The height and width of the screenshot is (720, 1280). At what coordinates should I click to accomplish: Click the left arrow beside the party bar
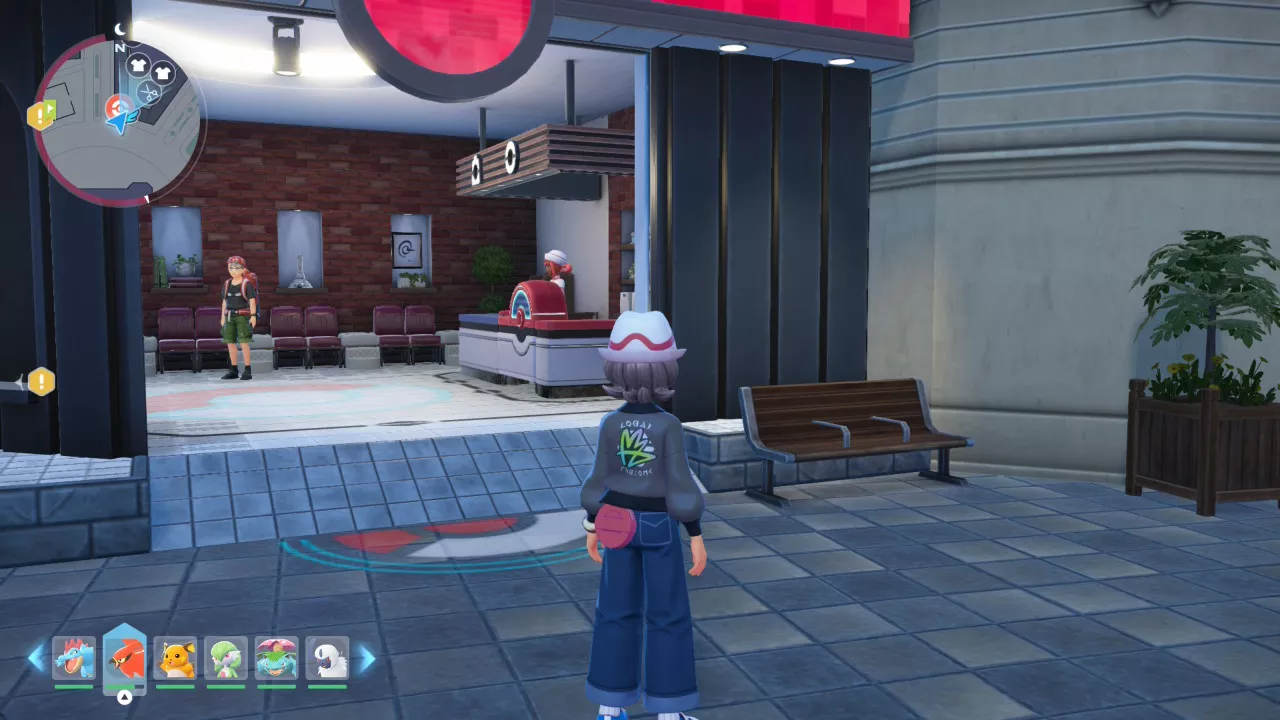pos(37,658)
